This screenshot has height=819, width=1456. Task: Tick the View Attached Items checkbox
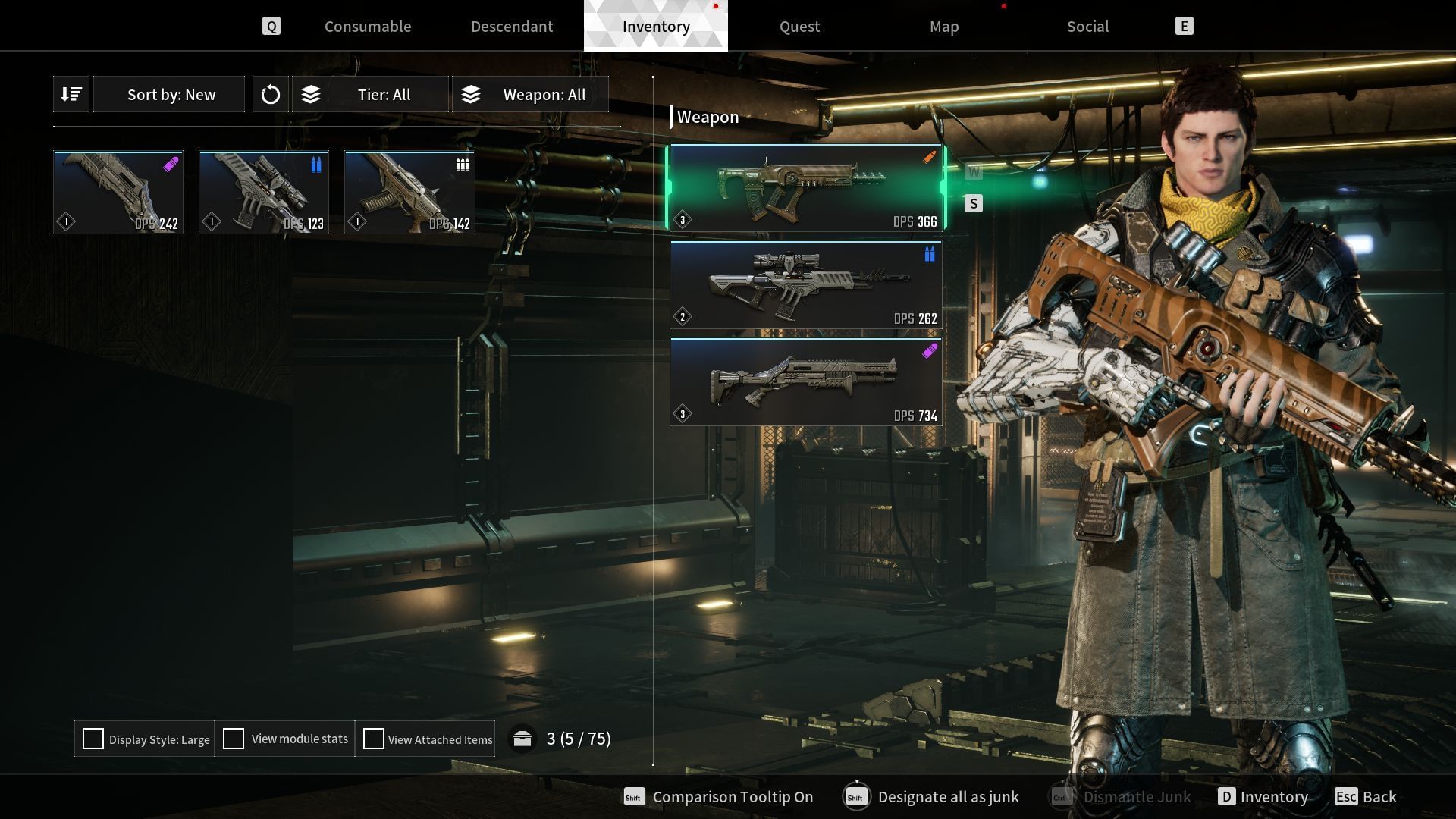[x=374, y=739]
